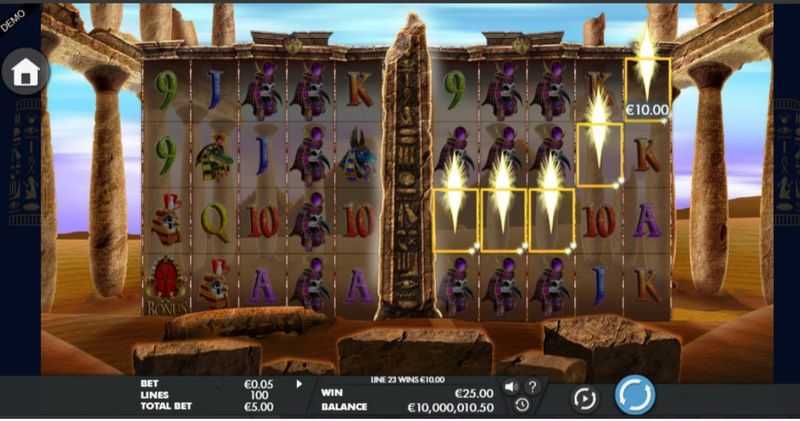The width and height of the screenshot is (800, 421).
Task: Start autoplay with the circular play icon
Action: (584, 398)
